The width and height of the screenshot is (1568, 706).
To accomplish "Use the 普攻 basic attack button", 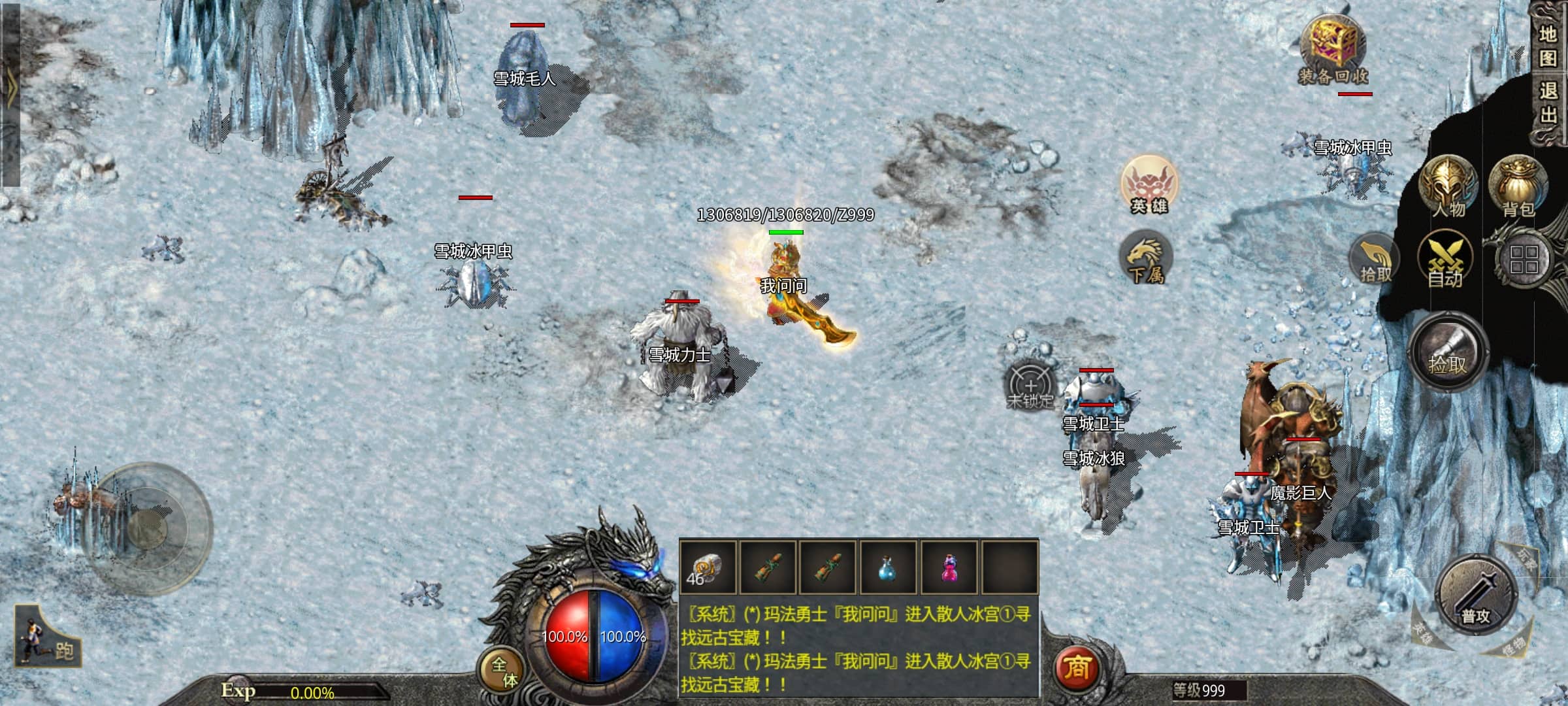I will click(1475, 596).
